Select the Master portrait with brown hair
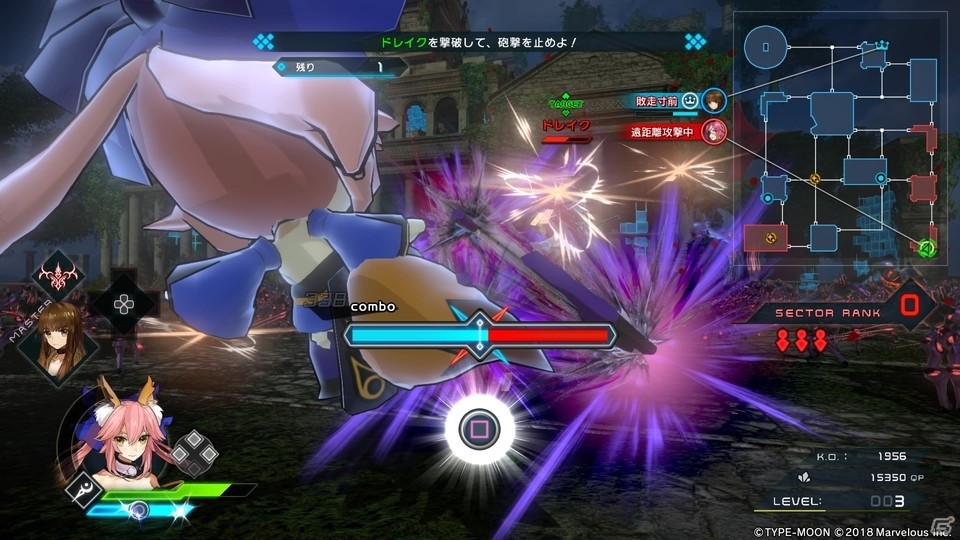Image resolution: width=960 pixels, height=540 pixels. coord(59,338)
